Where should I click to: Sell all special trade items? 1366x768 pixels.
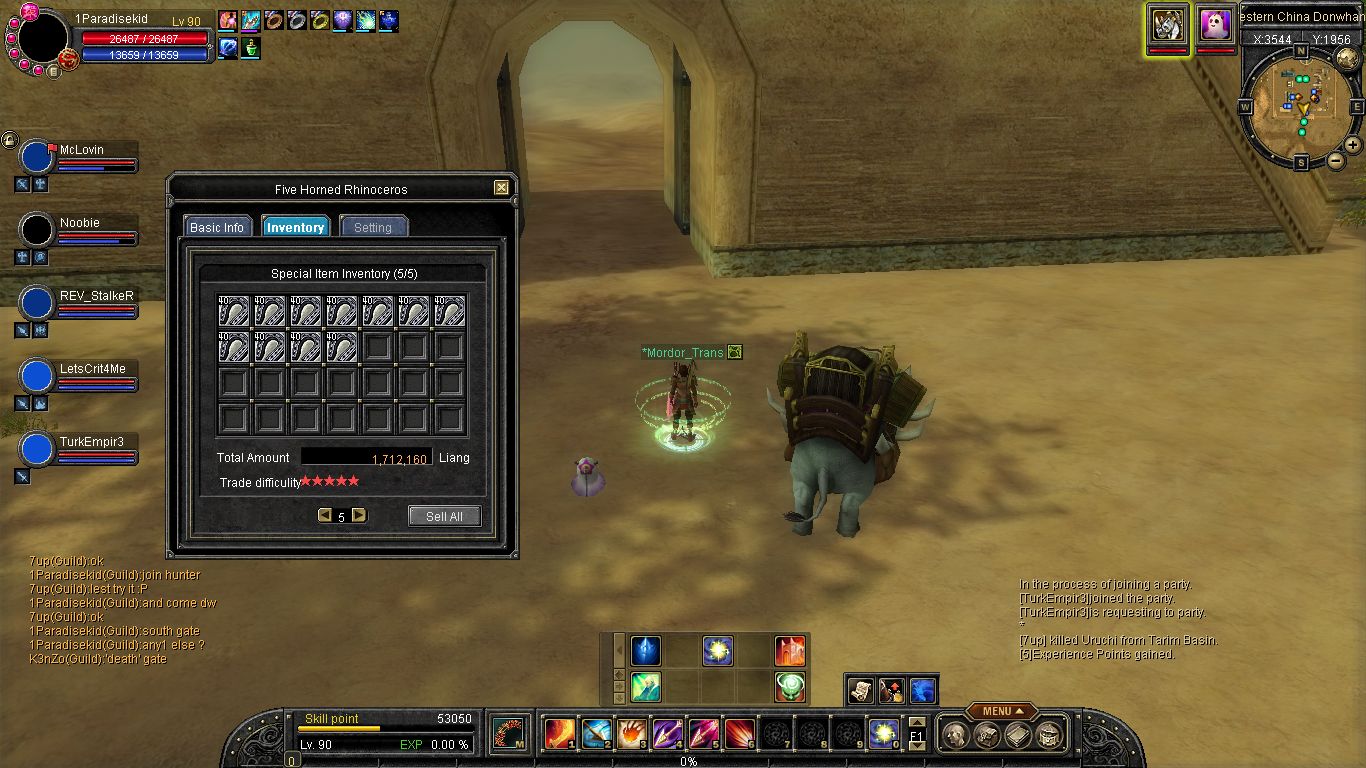[x=444, y=516]
